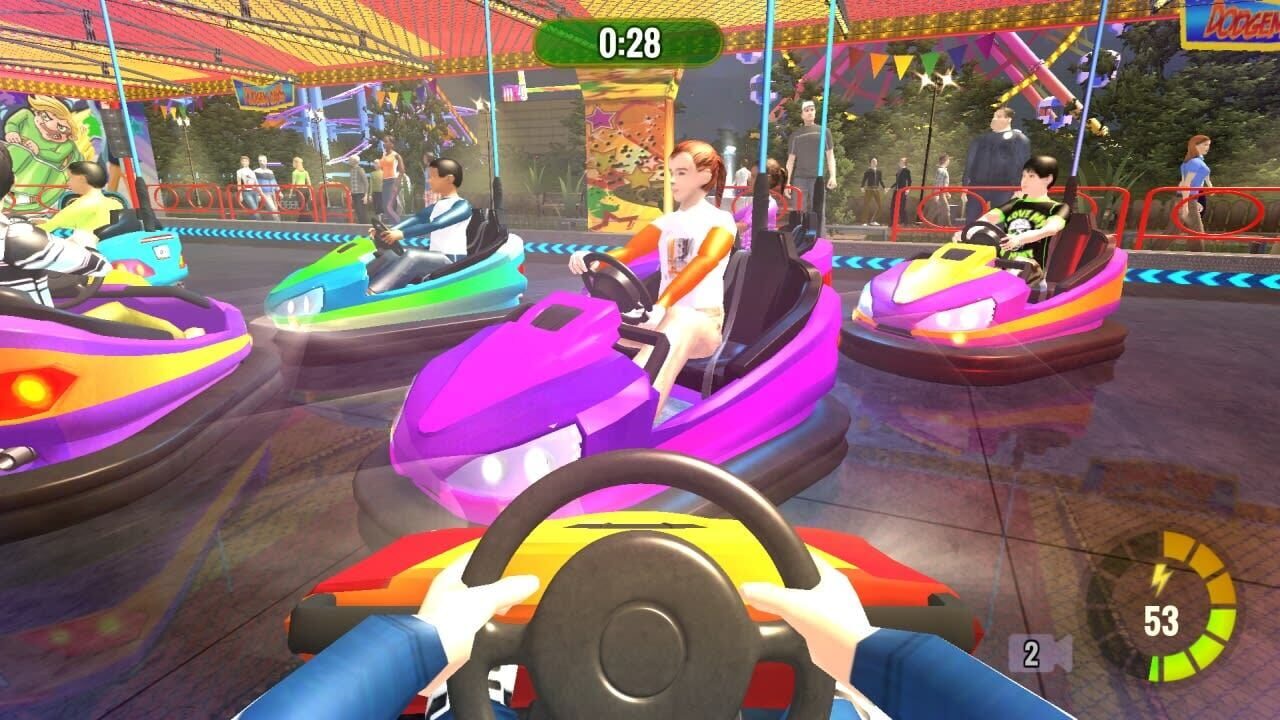Click the colorful star decoration above the arena
The height and width of the screenshot is (720, 1280).
tap(600, 120)
